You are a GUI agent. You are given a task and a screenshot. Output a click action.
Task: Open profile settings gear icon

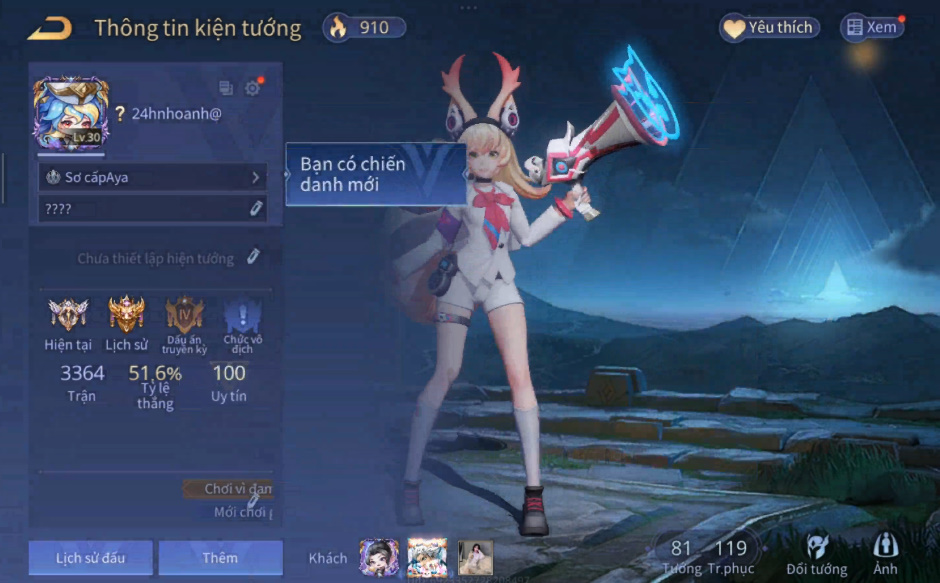pyautogui.click(x=252, y=88)
